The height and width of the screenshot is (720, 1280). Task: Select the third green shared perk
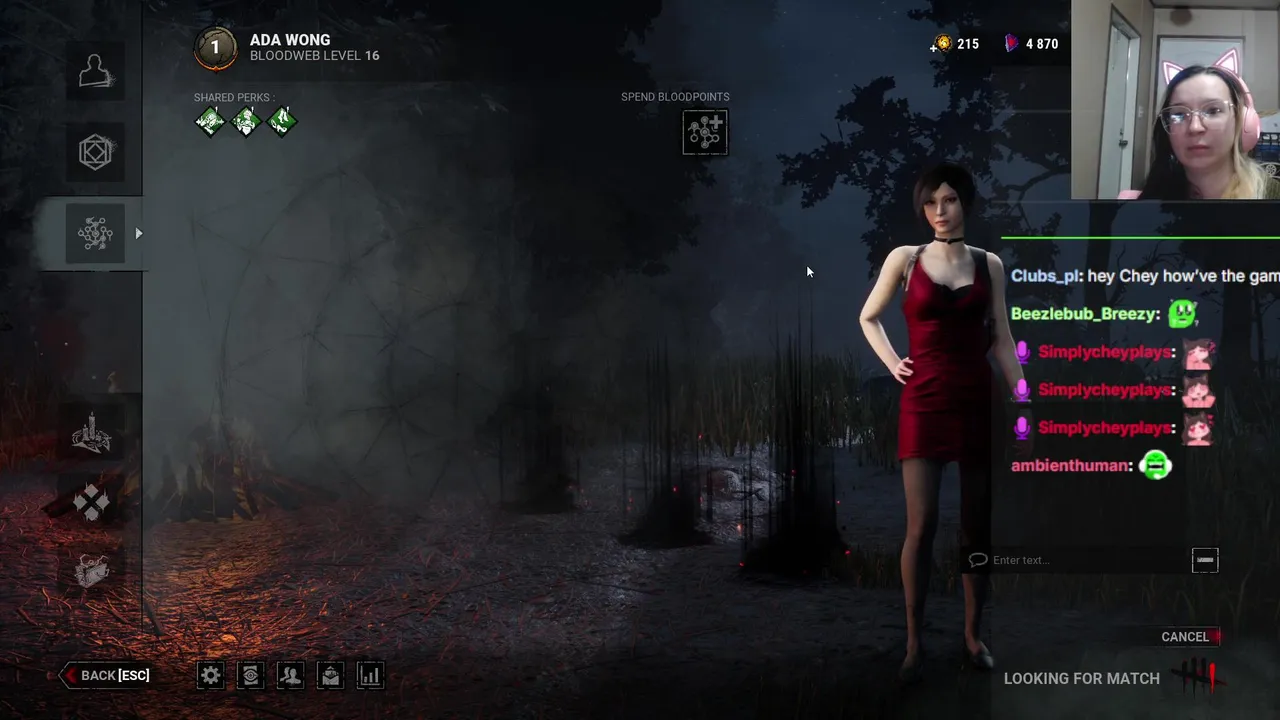point(282,122)
